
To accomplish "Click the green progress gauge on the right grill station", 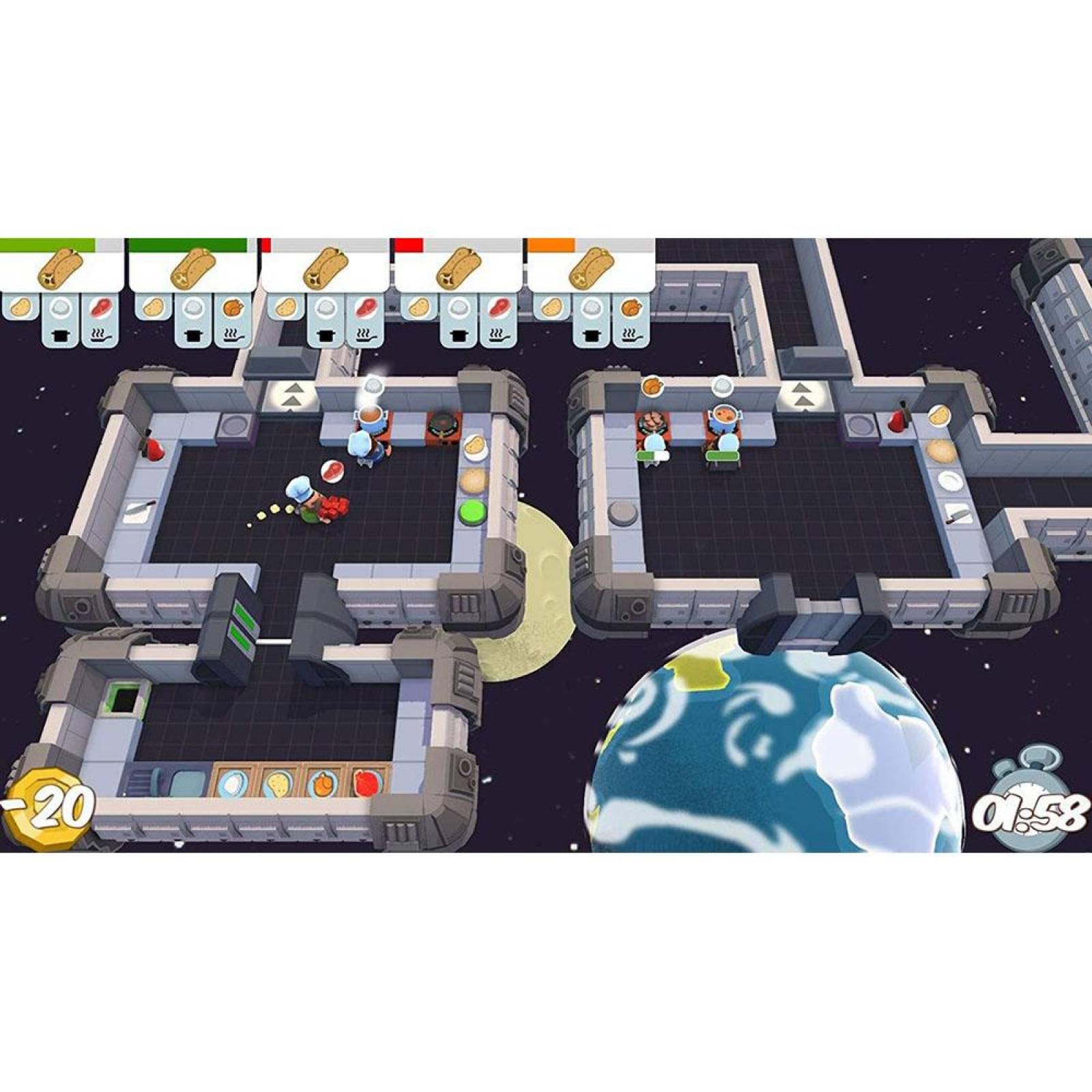I will click(x=723, y=455).
